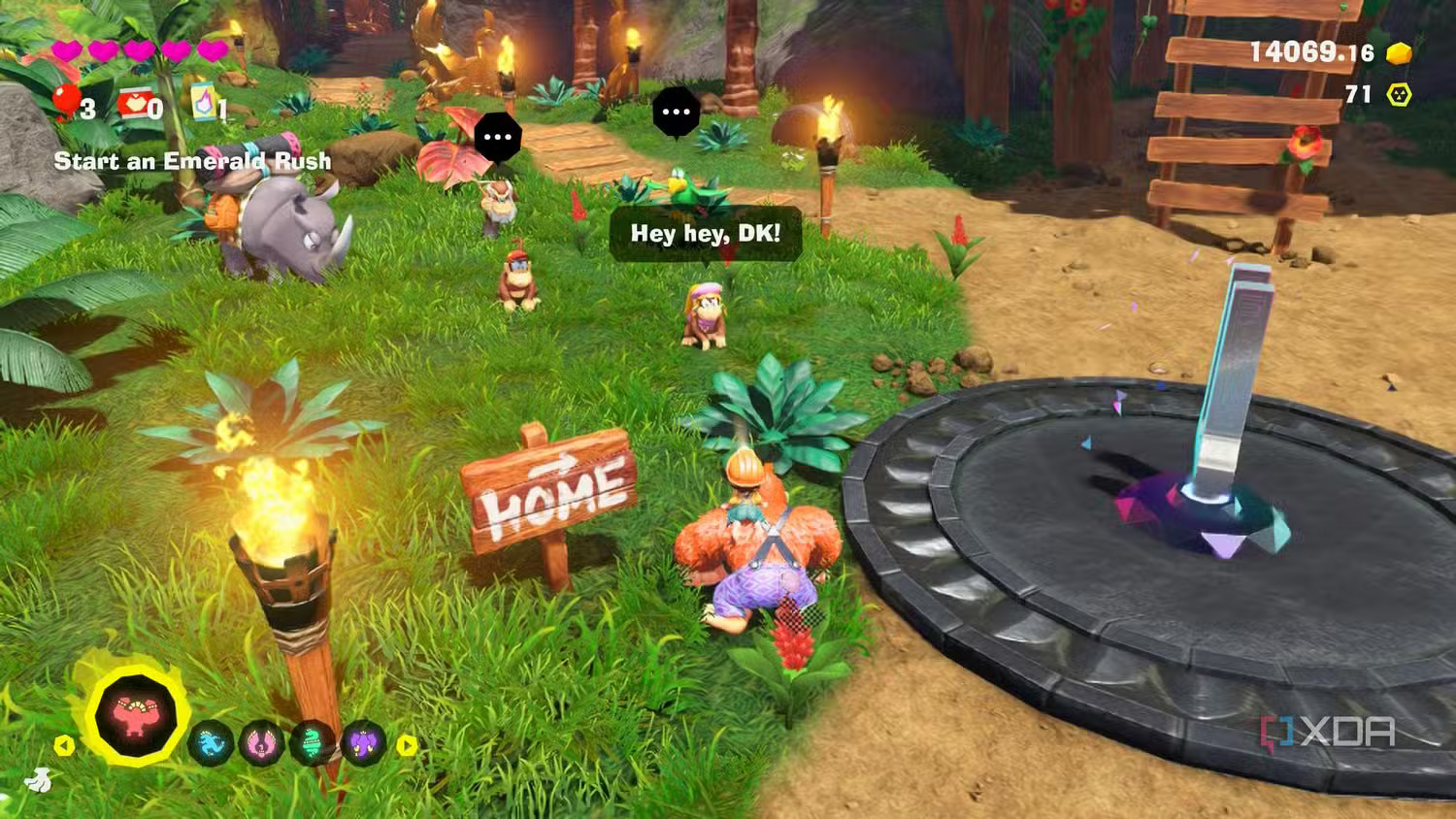Select the red balloon item icon
The height and width of the screenshot is (819, 1456).
coord(66,101)
